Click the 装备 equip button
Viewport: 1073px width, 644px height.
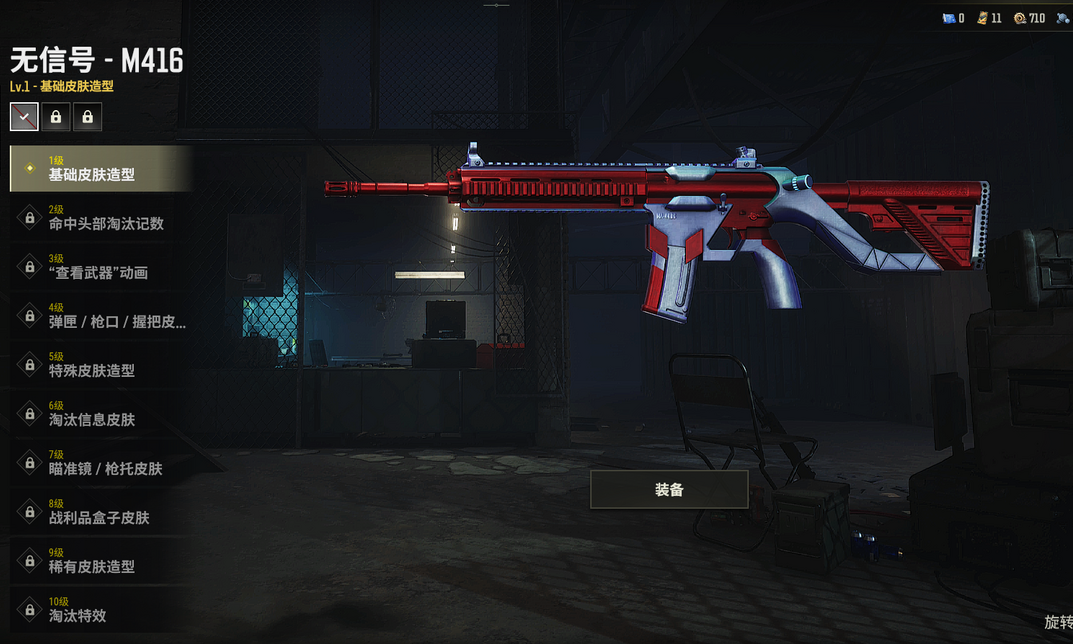(669, 490)
